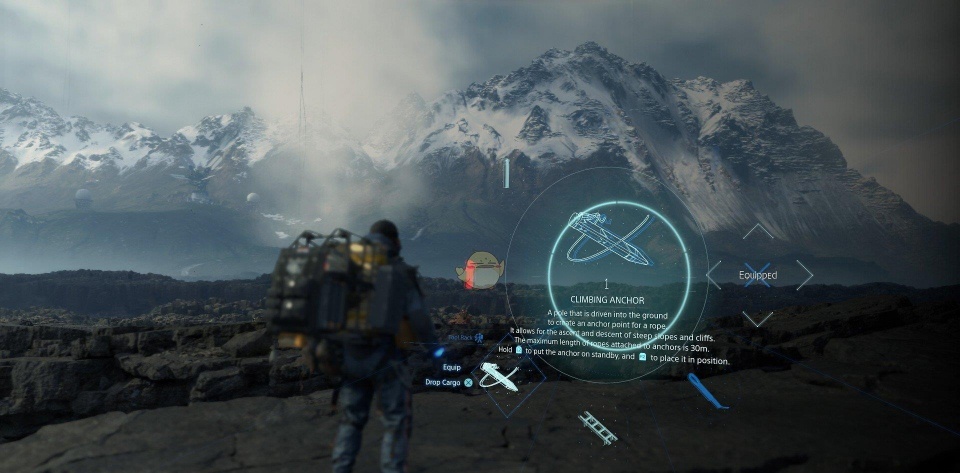Click the down arrow below Equipped
Screen dimensions: 960x473
point(758,318)
